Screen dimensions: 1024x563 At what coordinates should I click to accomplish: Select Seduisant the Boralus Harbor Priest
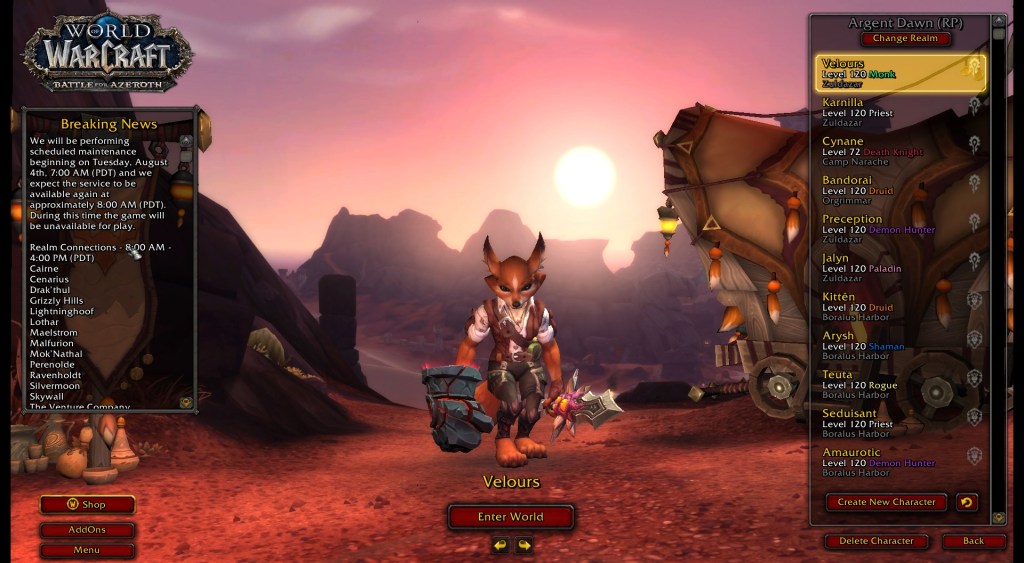tap(890, 424)
